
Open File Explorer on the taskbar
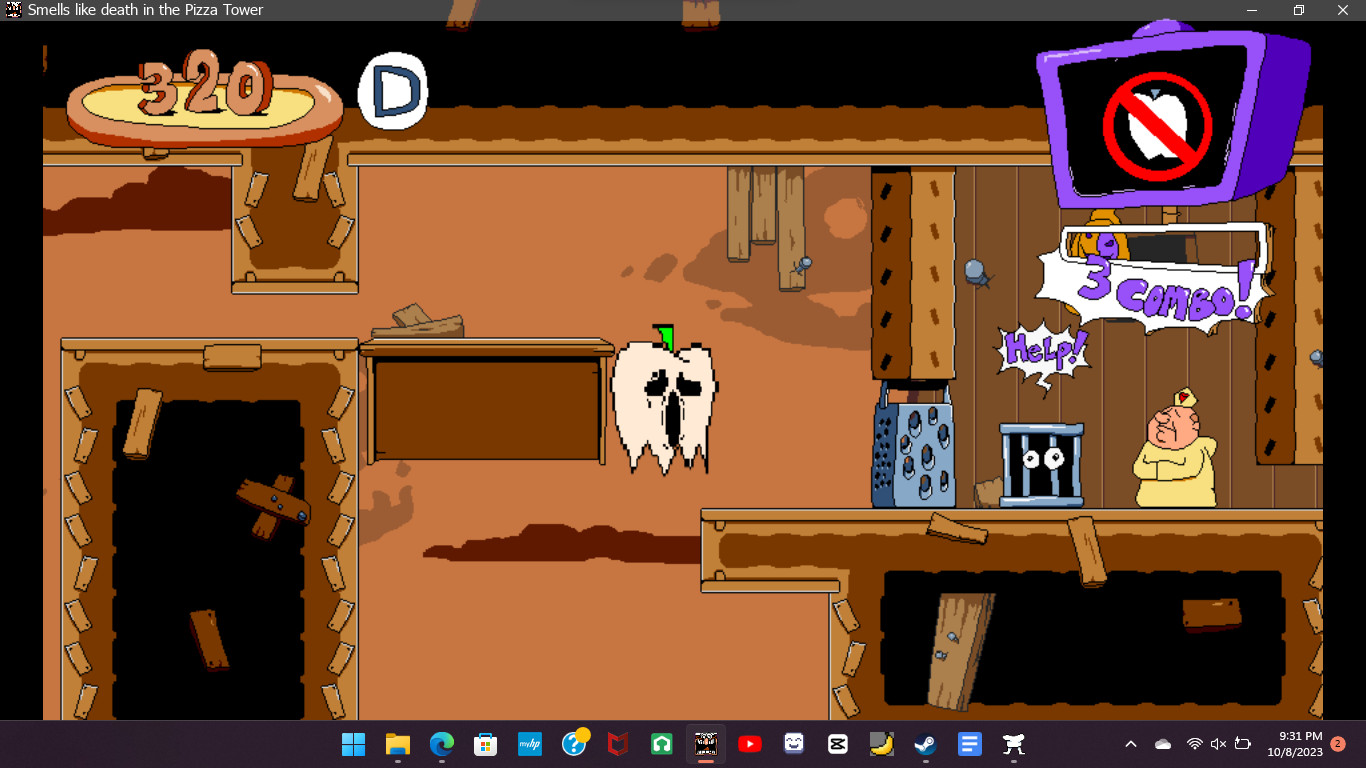397,744
